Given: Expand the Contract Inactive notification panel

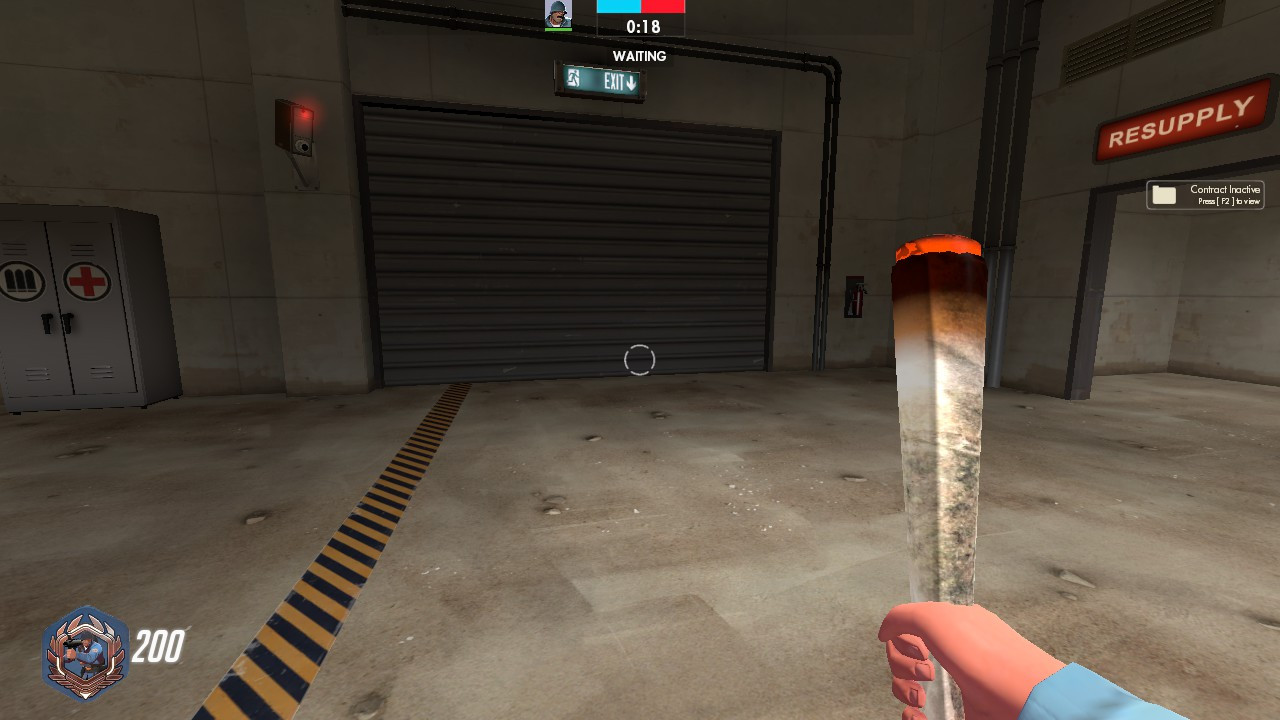Looking at the screenshot, I should tap(1205, 195).
